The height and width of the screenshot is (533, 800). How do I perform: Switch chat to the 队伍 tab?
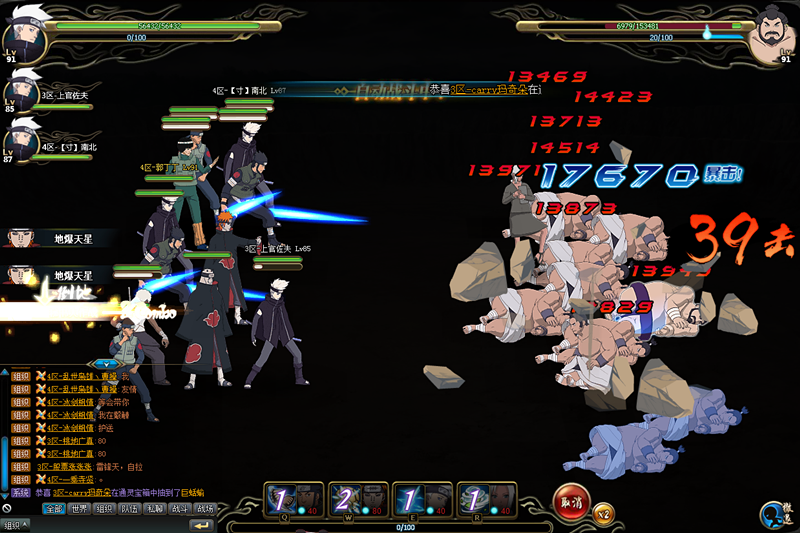coord(130,509)
